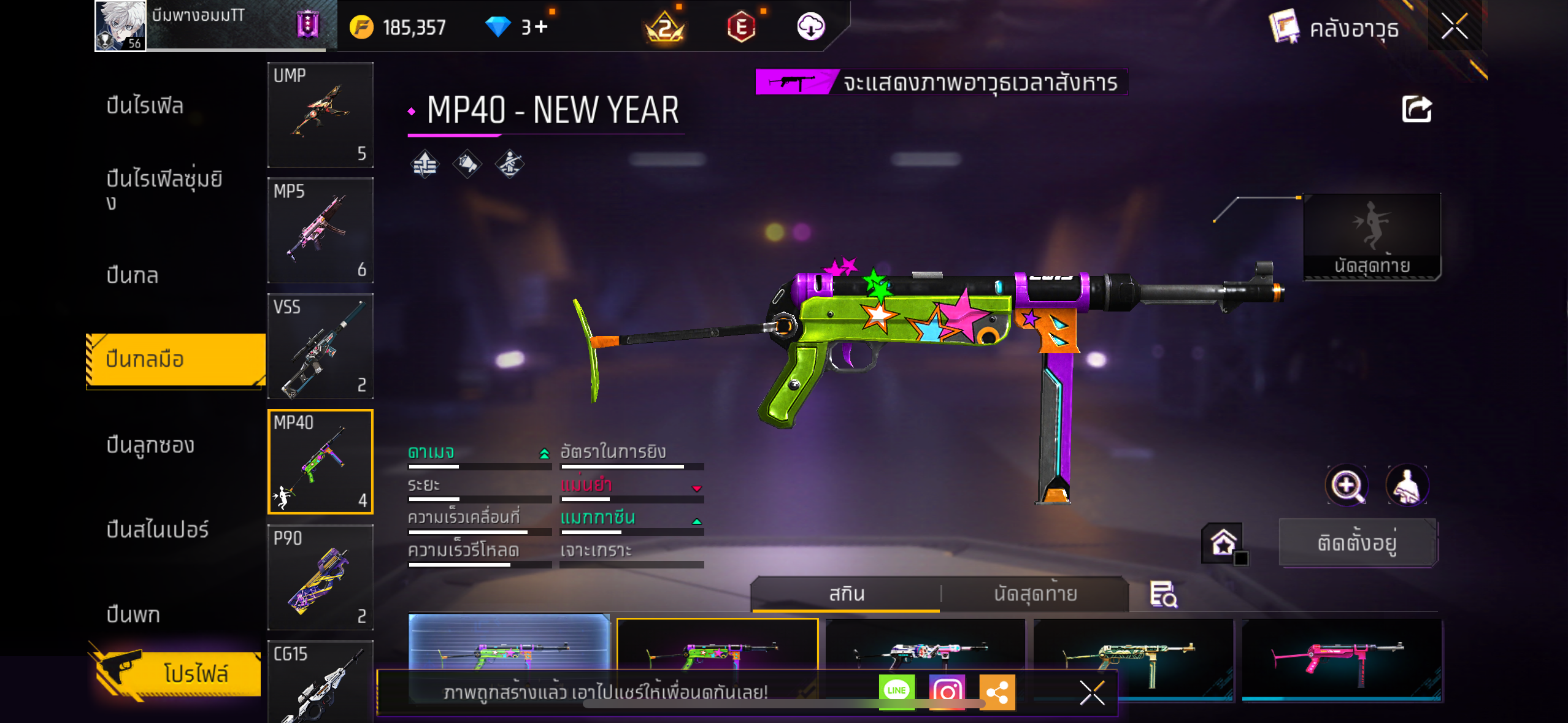This screenshot has width=1568, height=723.
Task: Choose the VSS weapon tile
Action: pyautogui.click(x=320, y=346)
